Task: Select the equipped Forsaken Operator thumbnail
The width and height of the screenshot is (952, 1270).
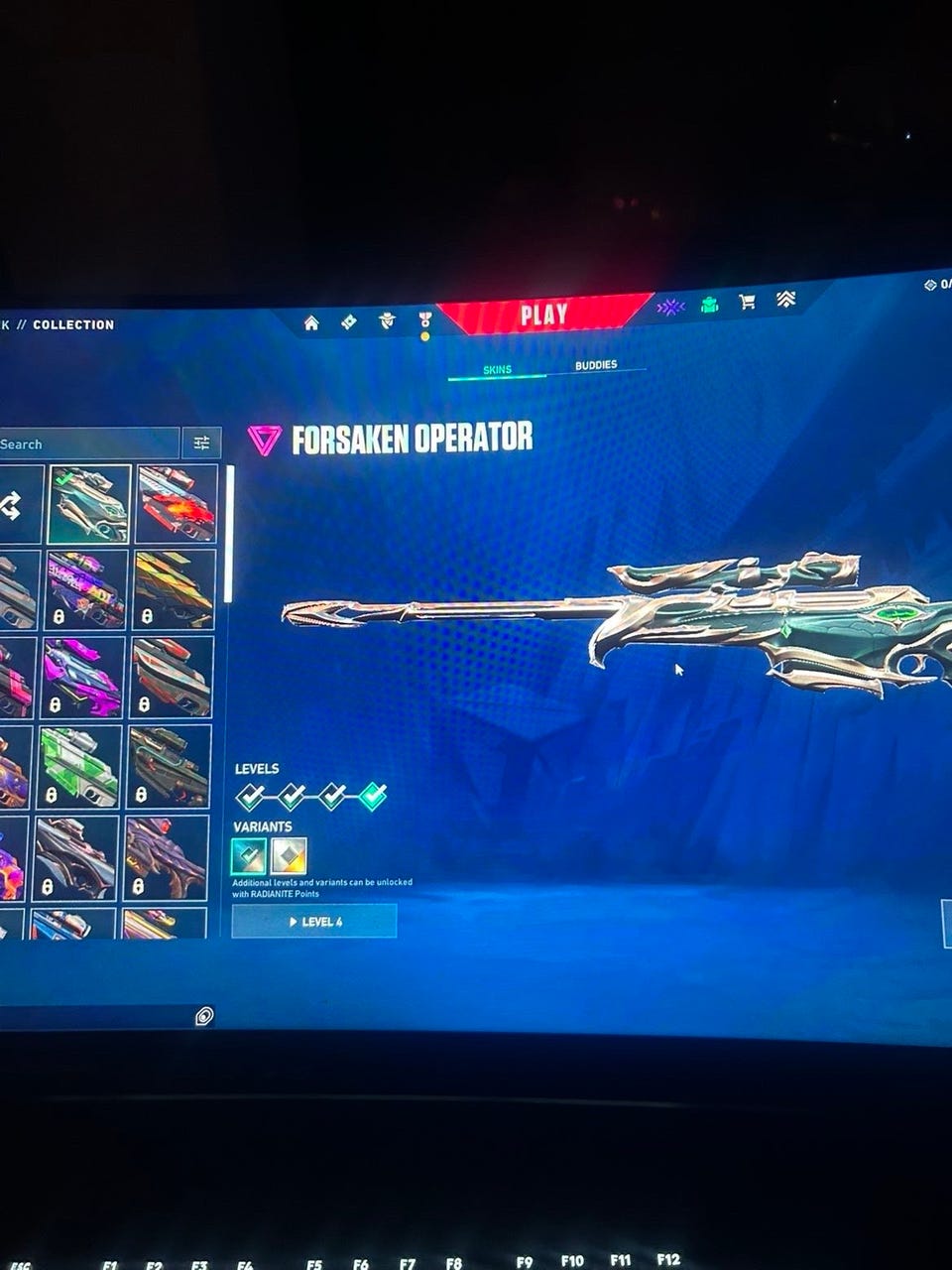Action: tap(89, 504)
